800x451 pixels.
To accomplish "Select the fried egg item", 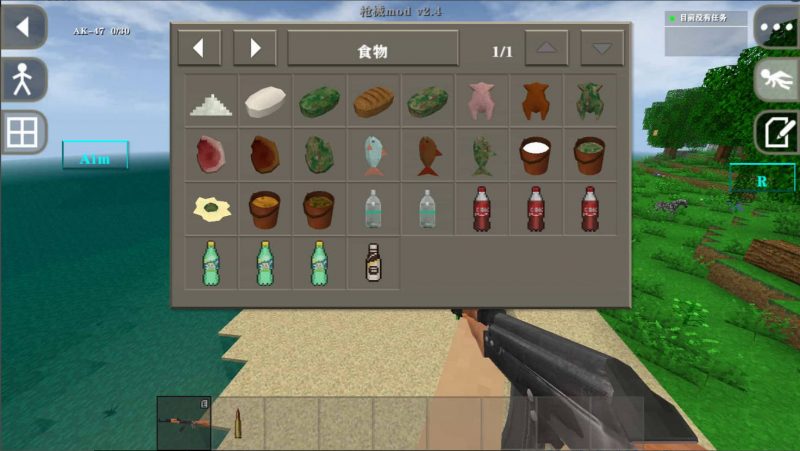I will point(211,208).
